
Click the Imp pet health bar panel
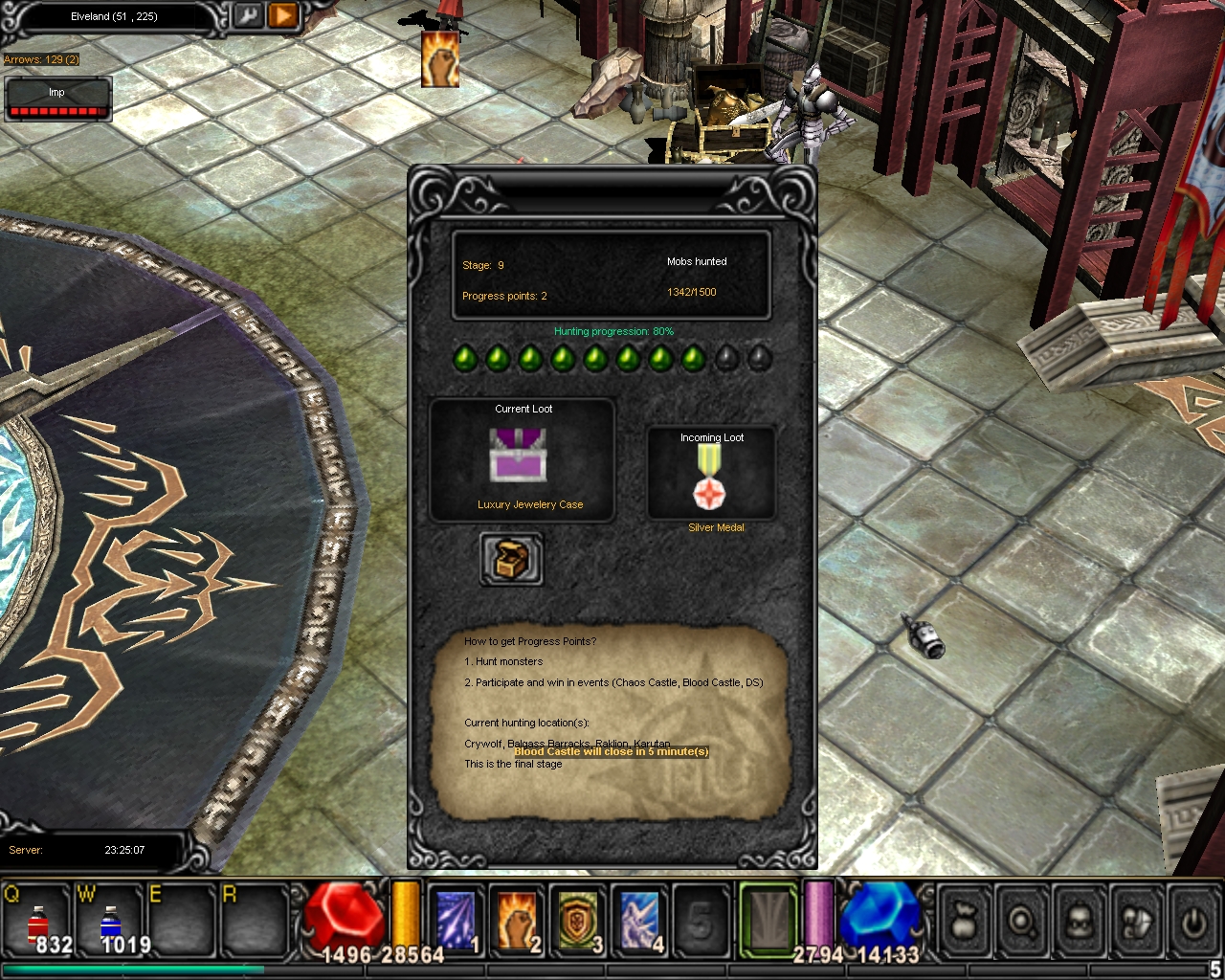[57, 99]
